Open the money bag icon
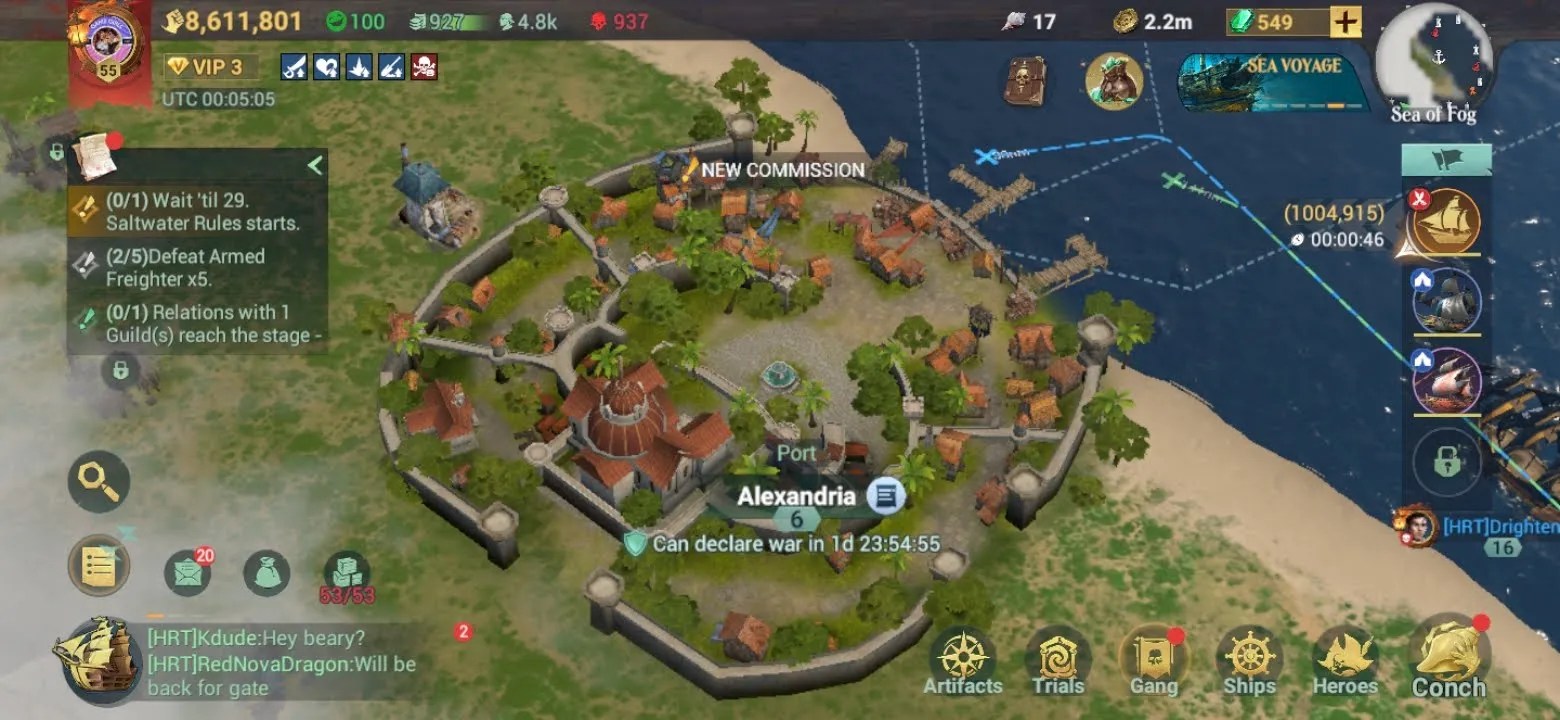The height and width of the screenshot is (720, 1560). click(267, 573)
